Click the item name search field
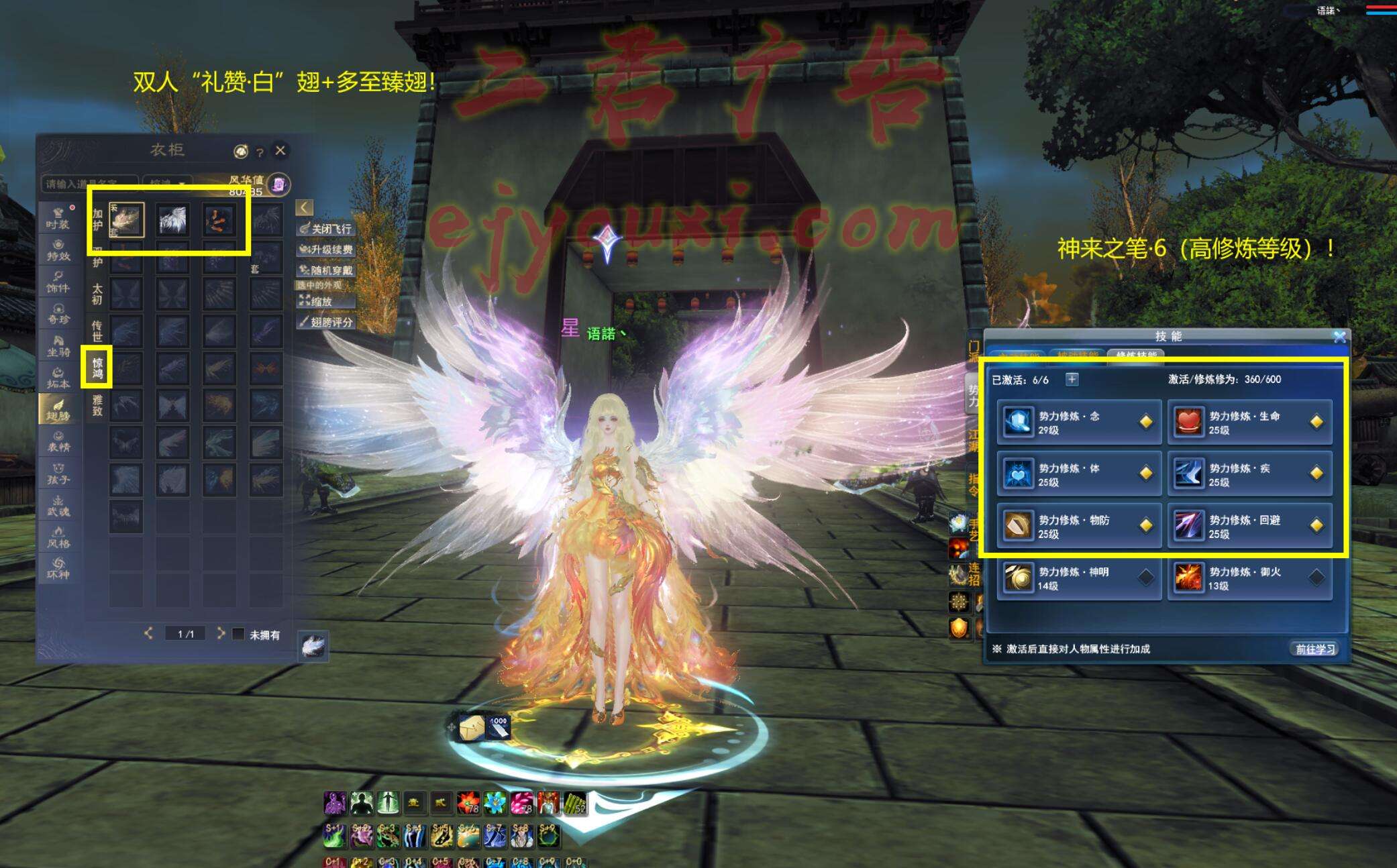Viewport: 1397px width, 868px height. [x=89, y=183]
